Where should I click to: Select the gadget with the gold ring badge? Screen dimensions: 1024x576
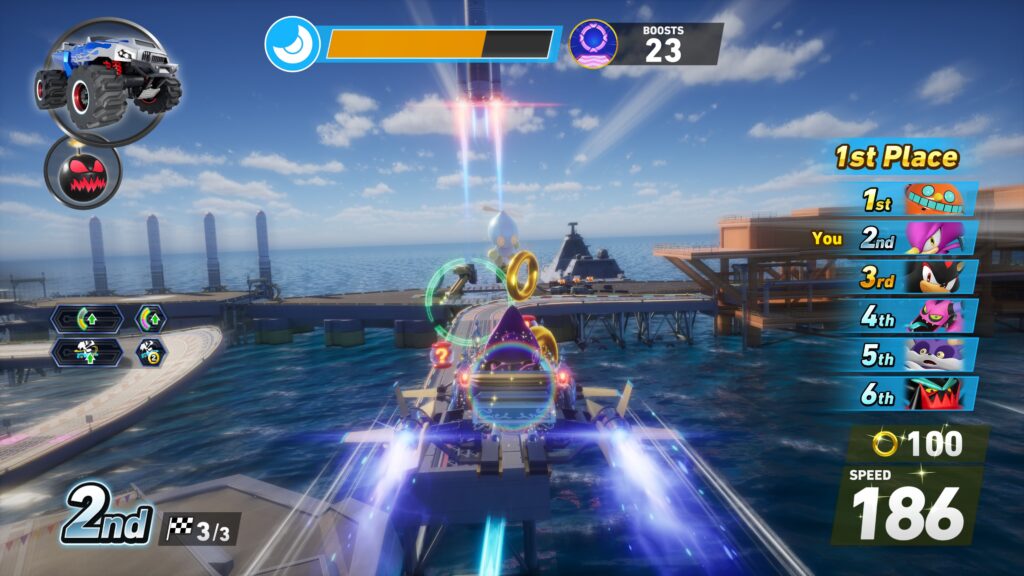(151, 352)
